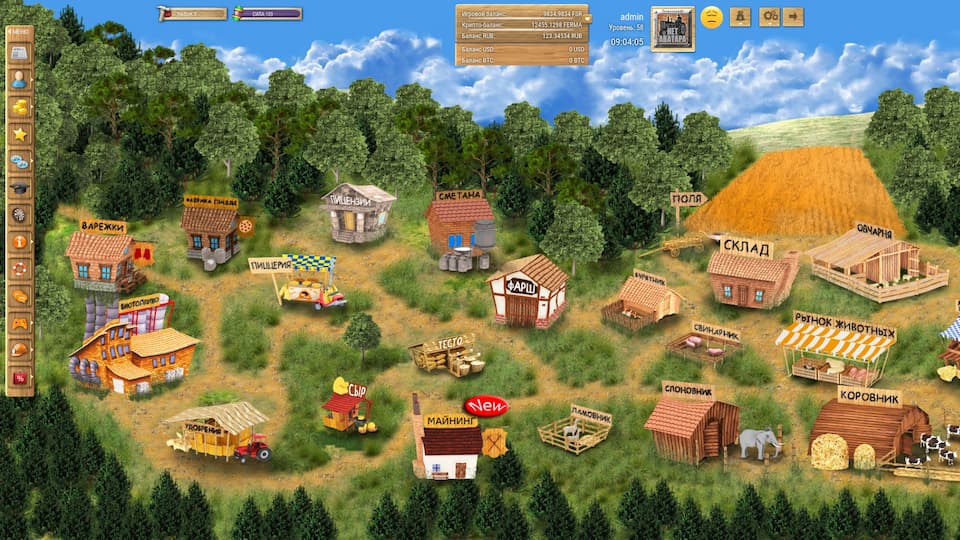Screen dimensions: 960x540
Task: Click the yellow sad smiley face
Action: 711,17
